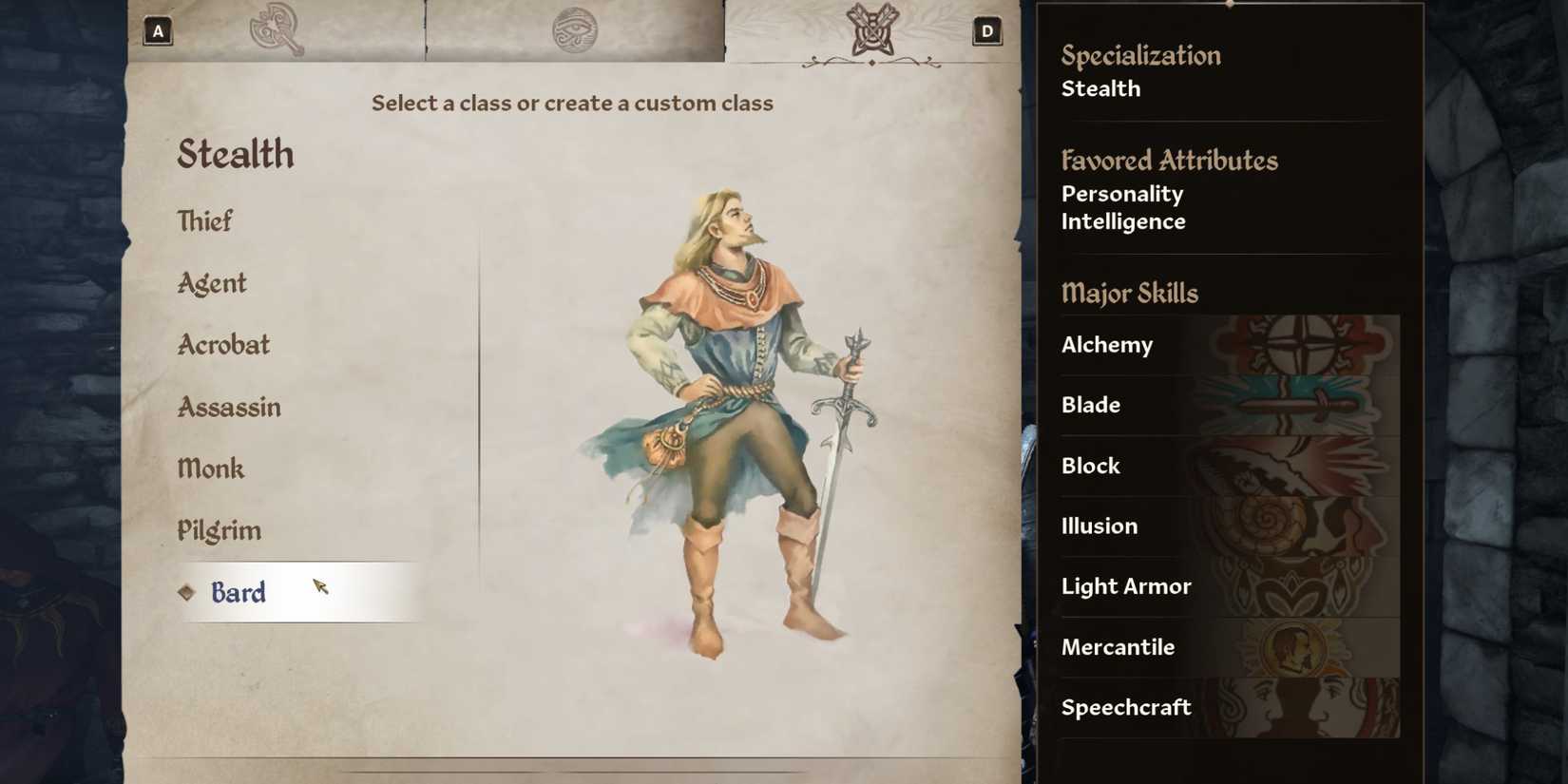The image size is (1568, 784).
Task: Open the Magic specialization eye icon tab
Action: [x=576, y=29]
